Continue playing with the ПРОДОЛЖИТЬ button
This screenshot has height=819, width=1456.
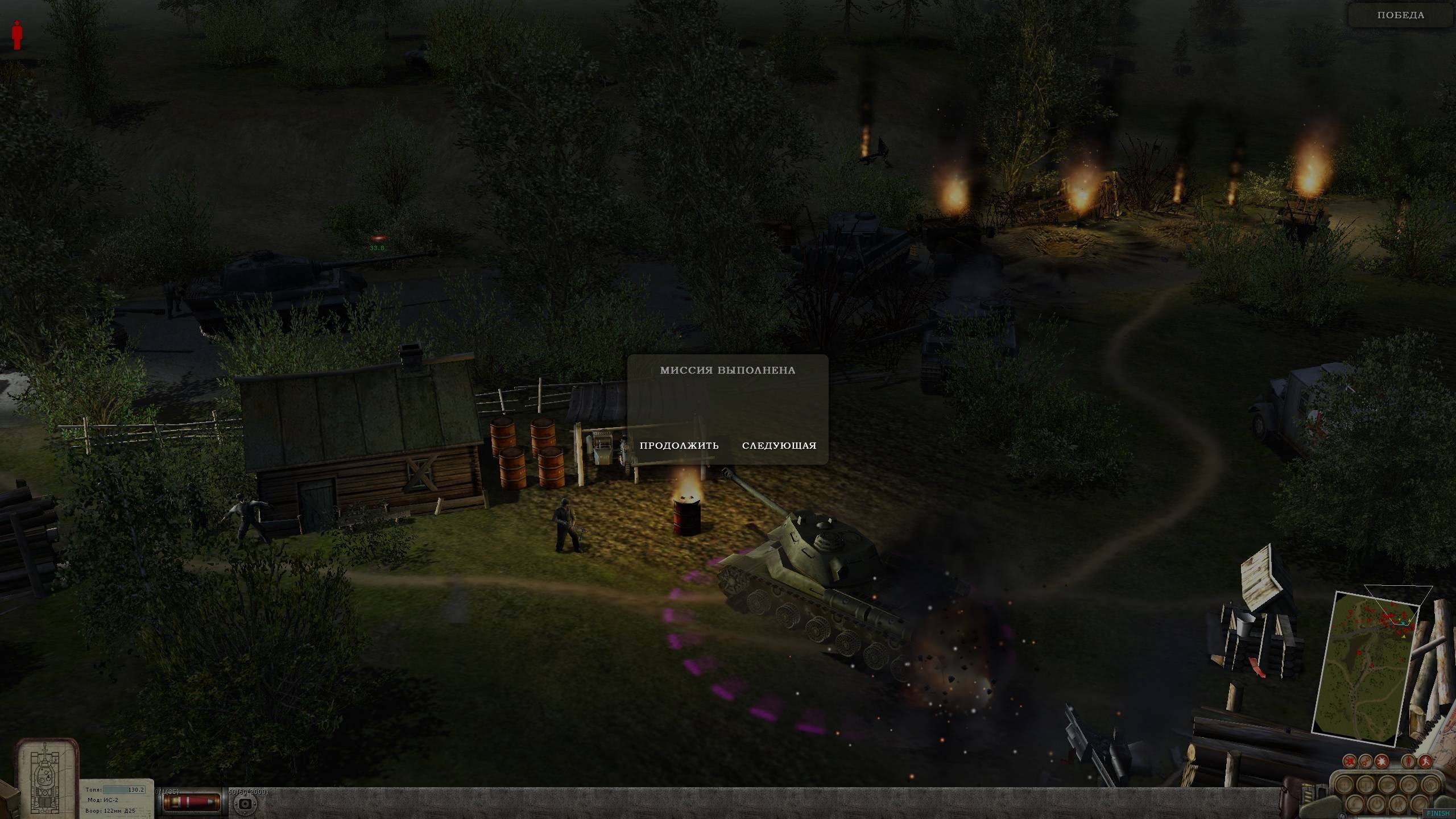pos(679,446)
